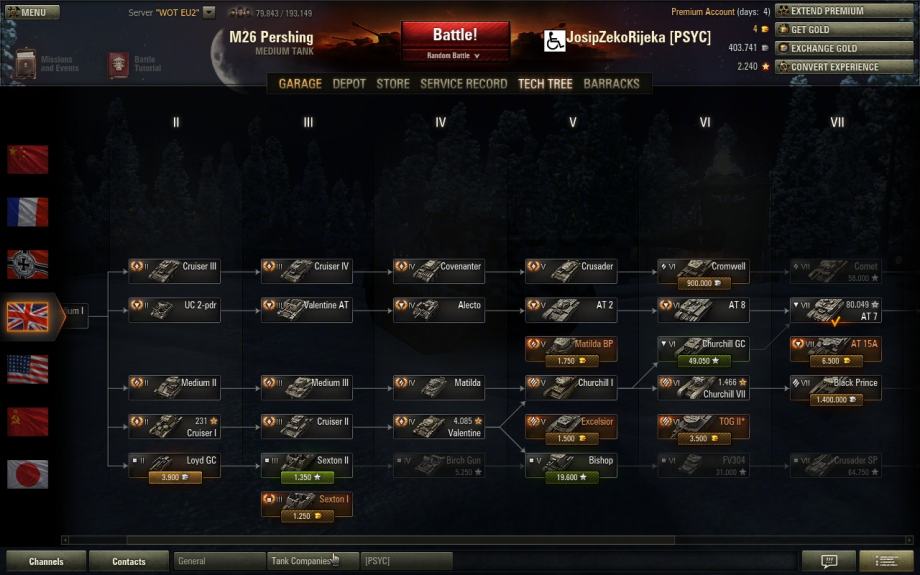Open the Depot tab
Screen dimensions: 920x575
349,84
